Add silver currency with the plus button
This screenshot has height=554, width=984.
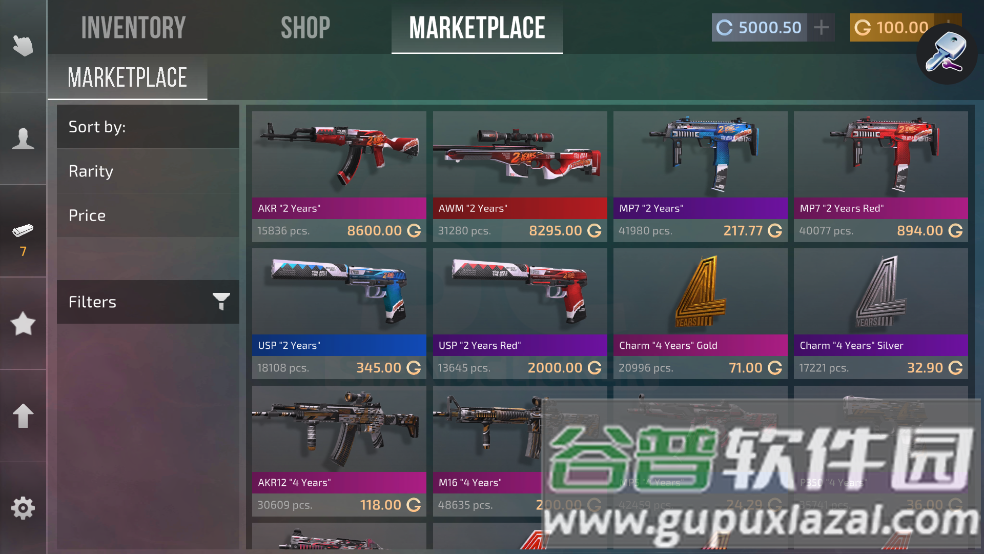tap(821, 28)
